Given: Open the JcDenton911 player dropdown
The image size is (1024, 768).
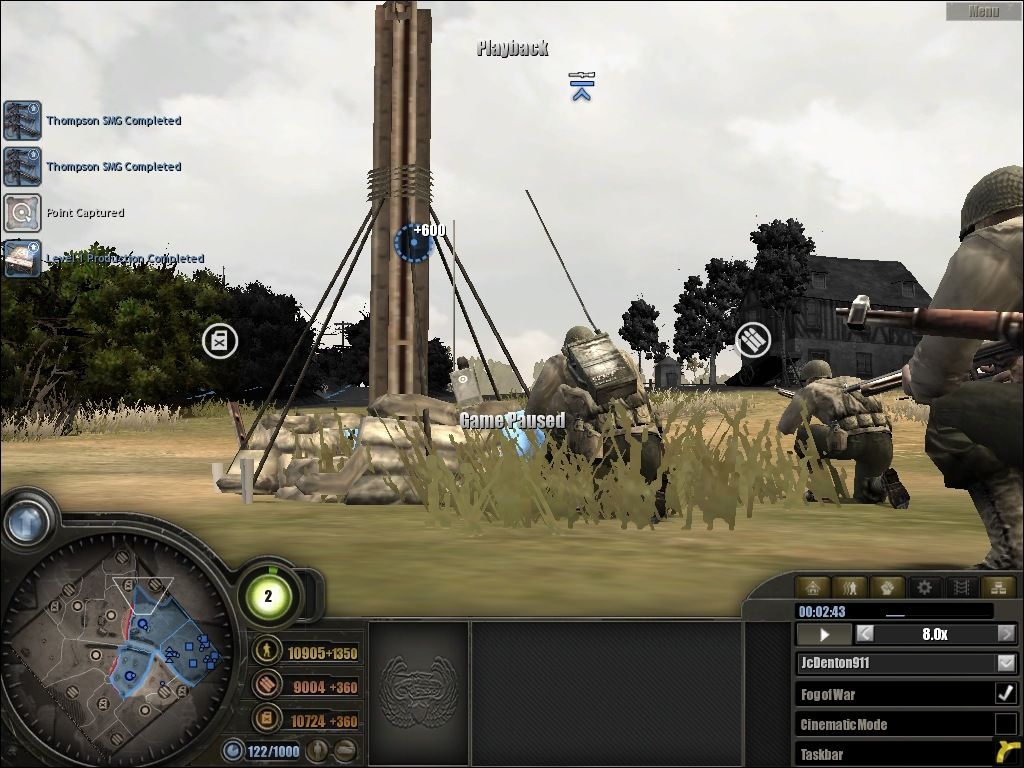Looking at the screenshot, I should 1006,663.
